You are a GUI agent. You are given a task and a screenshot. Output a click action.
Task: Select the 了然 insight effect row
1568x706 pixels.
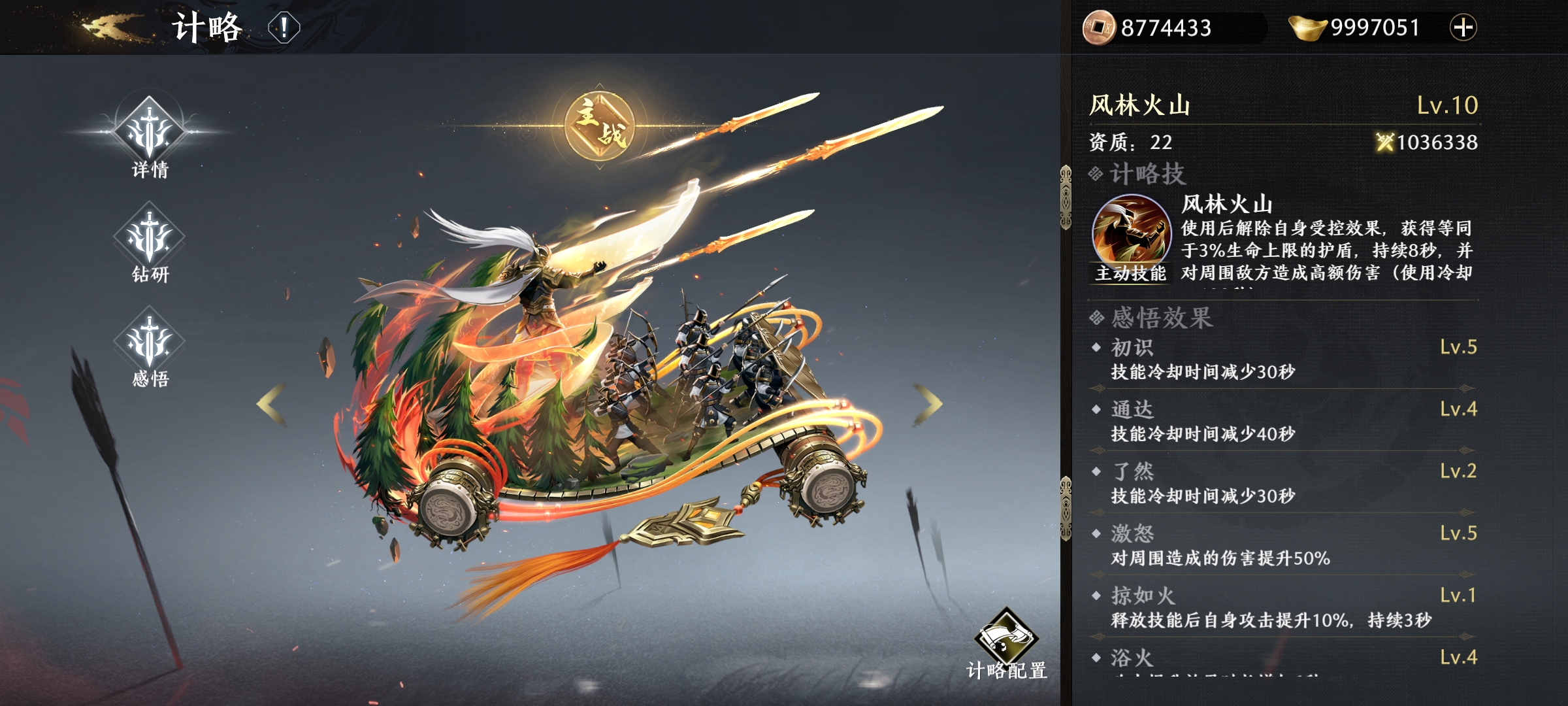click(1284, 484)
